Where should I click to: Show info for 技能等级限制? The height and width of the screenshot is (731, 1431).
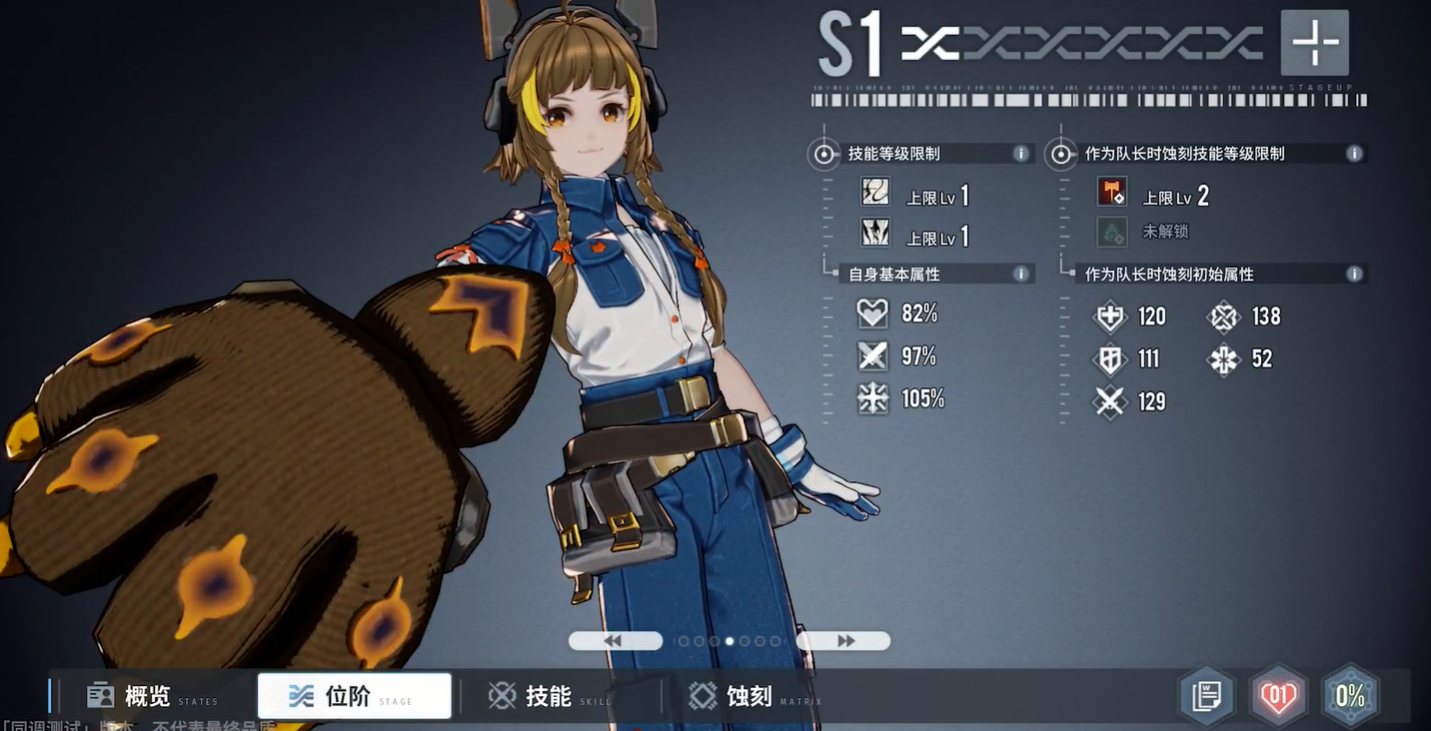pos(1021,154)
